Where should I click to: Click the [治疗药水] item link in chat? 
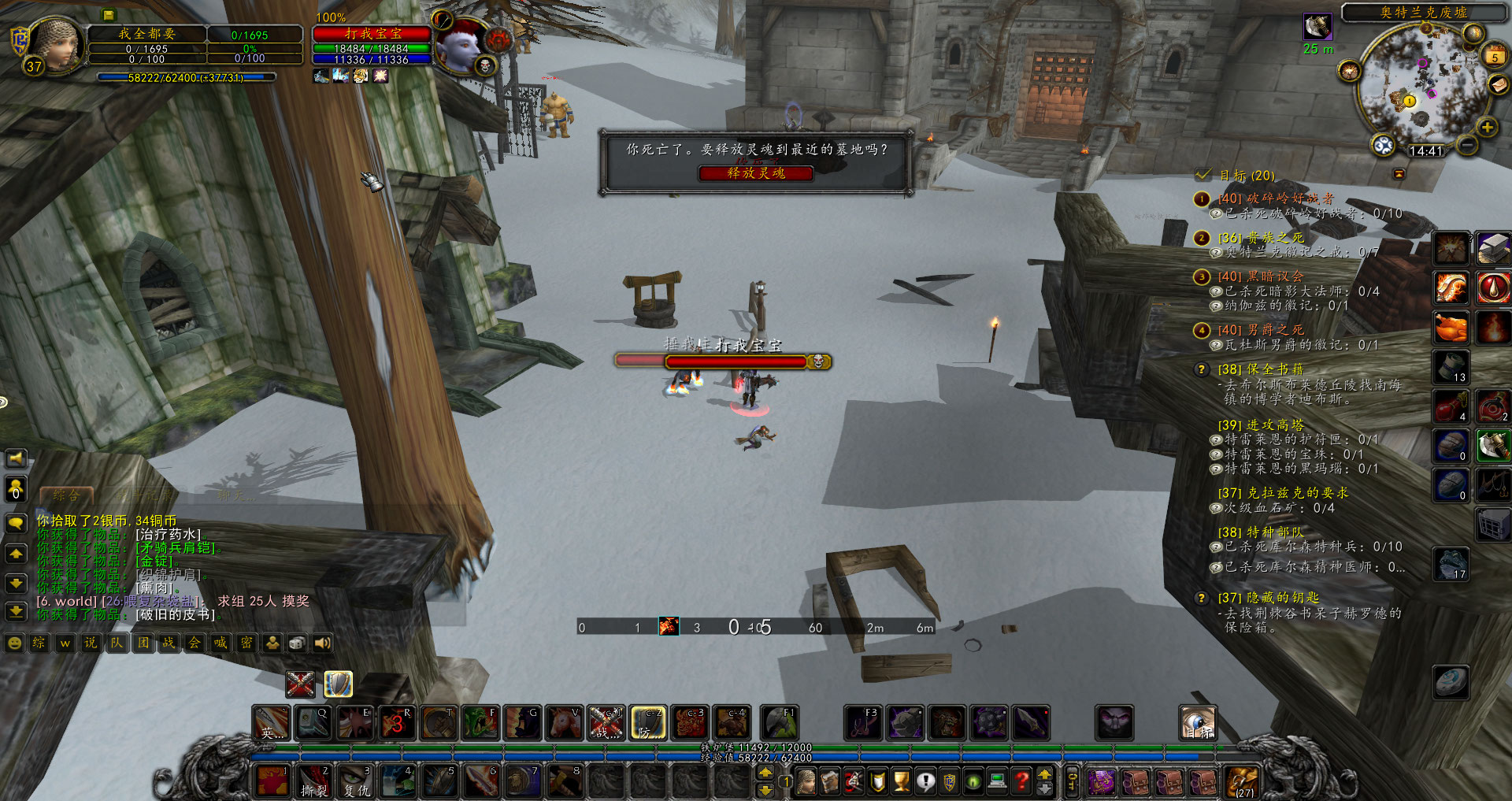point(167,535)
